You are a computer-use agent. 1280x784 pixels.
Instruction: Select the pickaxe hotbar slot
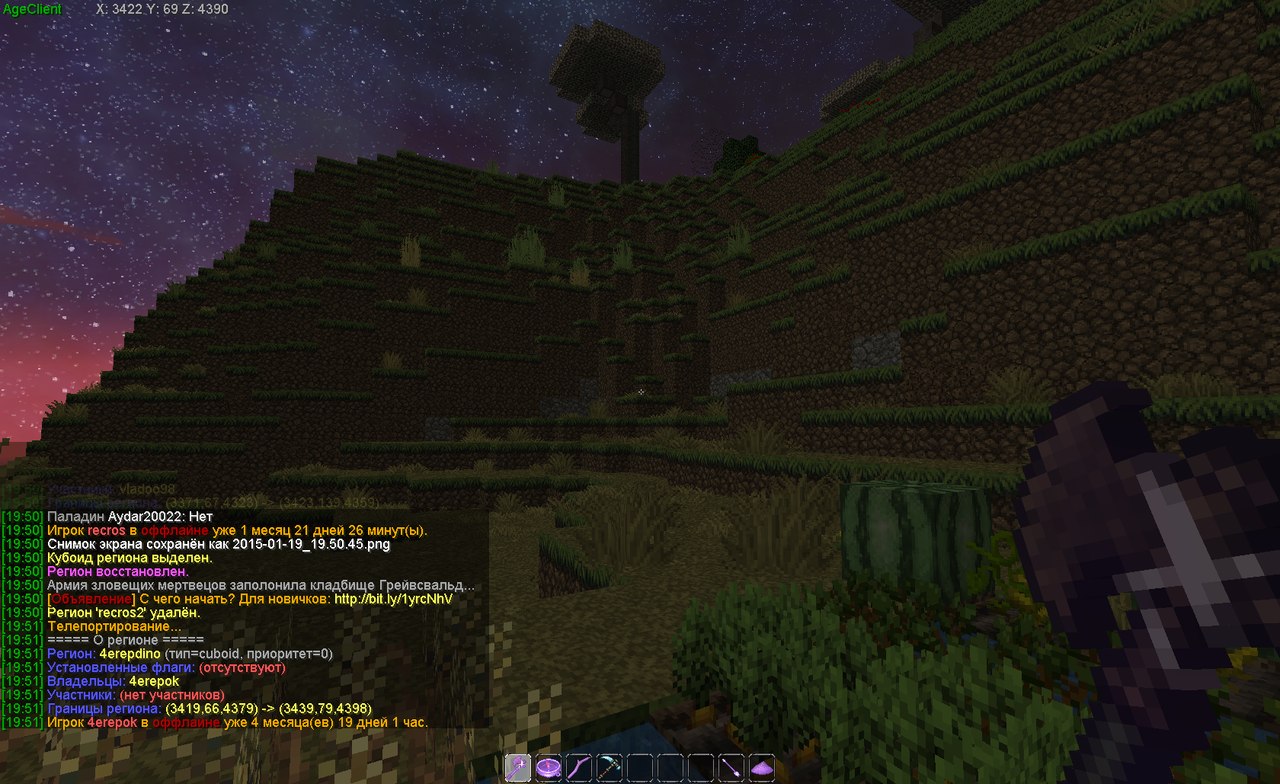609,767
